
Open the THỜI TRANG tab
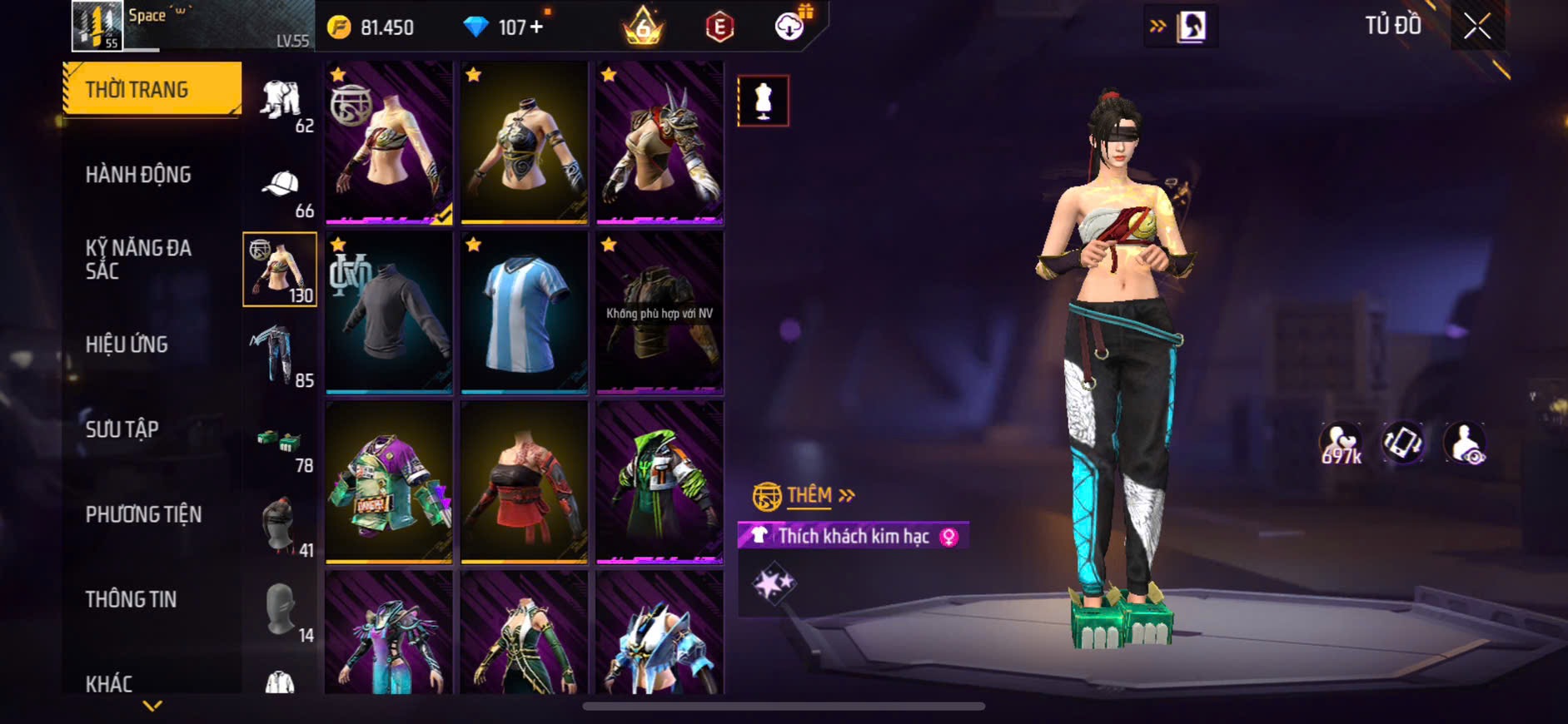point(152,89)
